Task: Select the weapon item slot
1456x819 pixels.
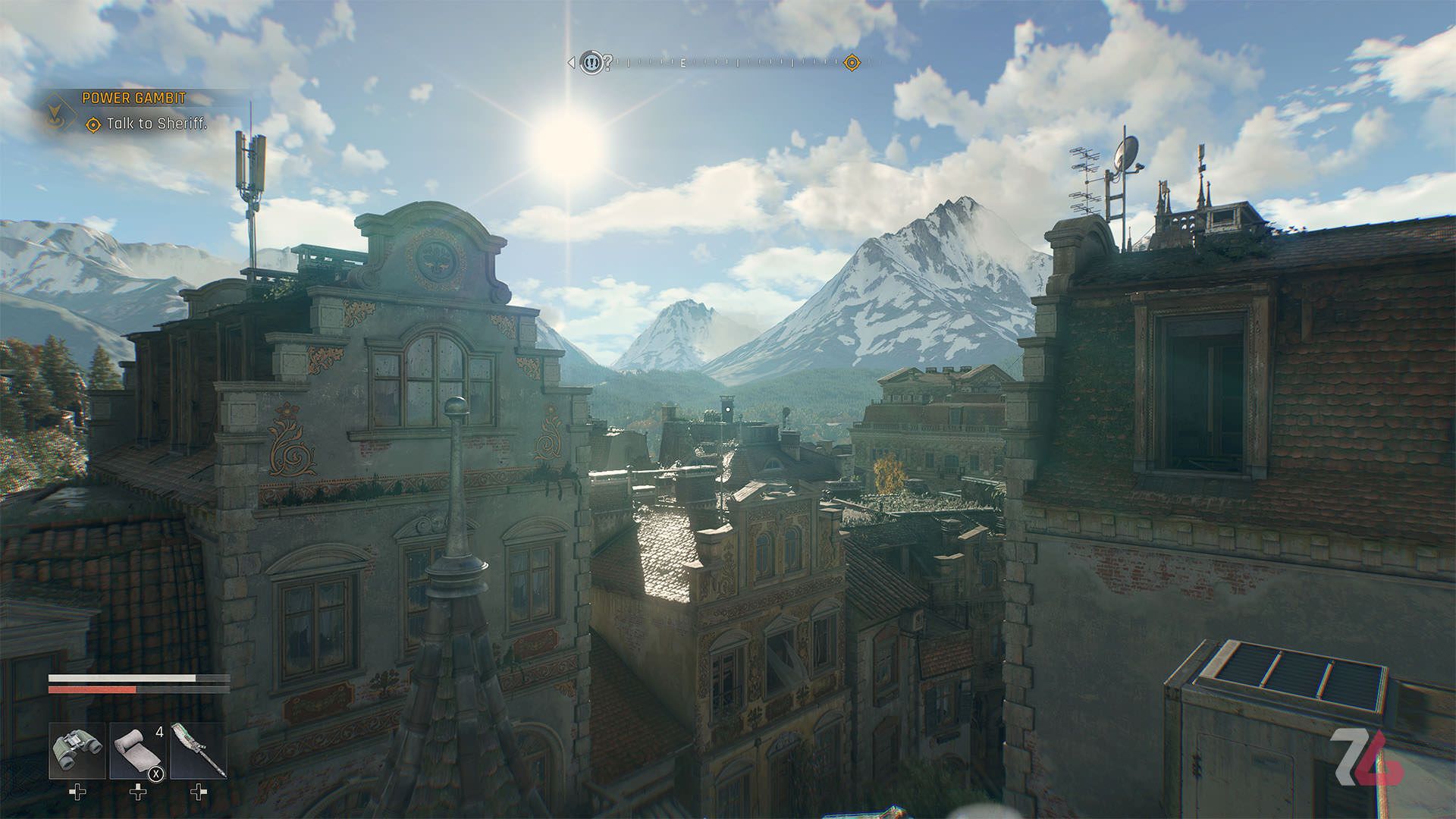Action: (x=199, y=750)
